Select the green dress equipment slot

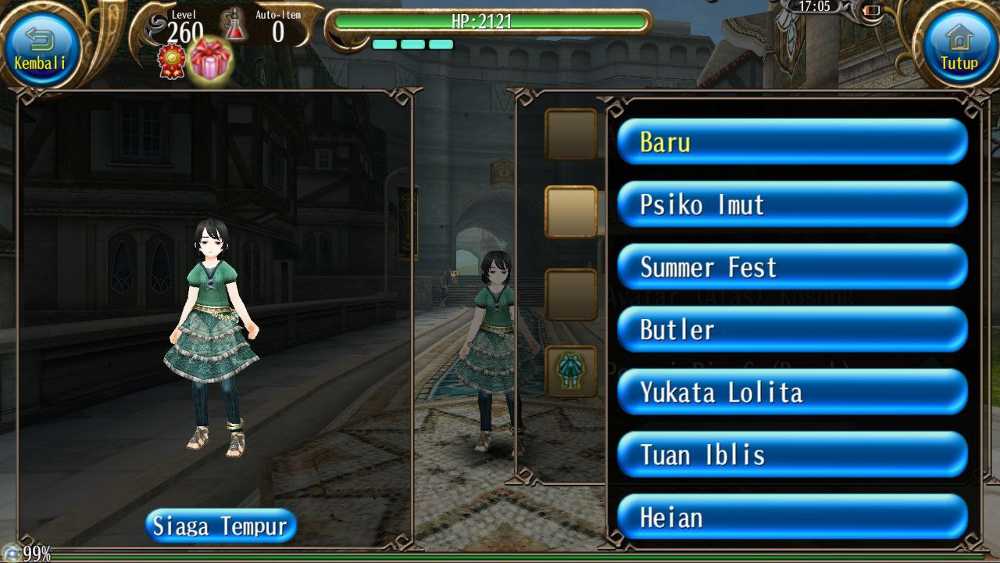point(572,371)
